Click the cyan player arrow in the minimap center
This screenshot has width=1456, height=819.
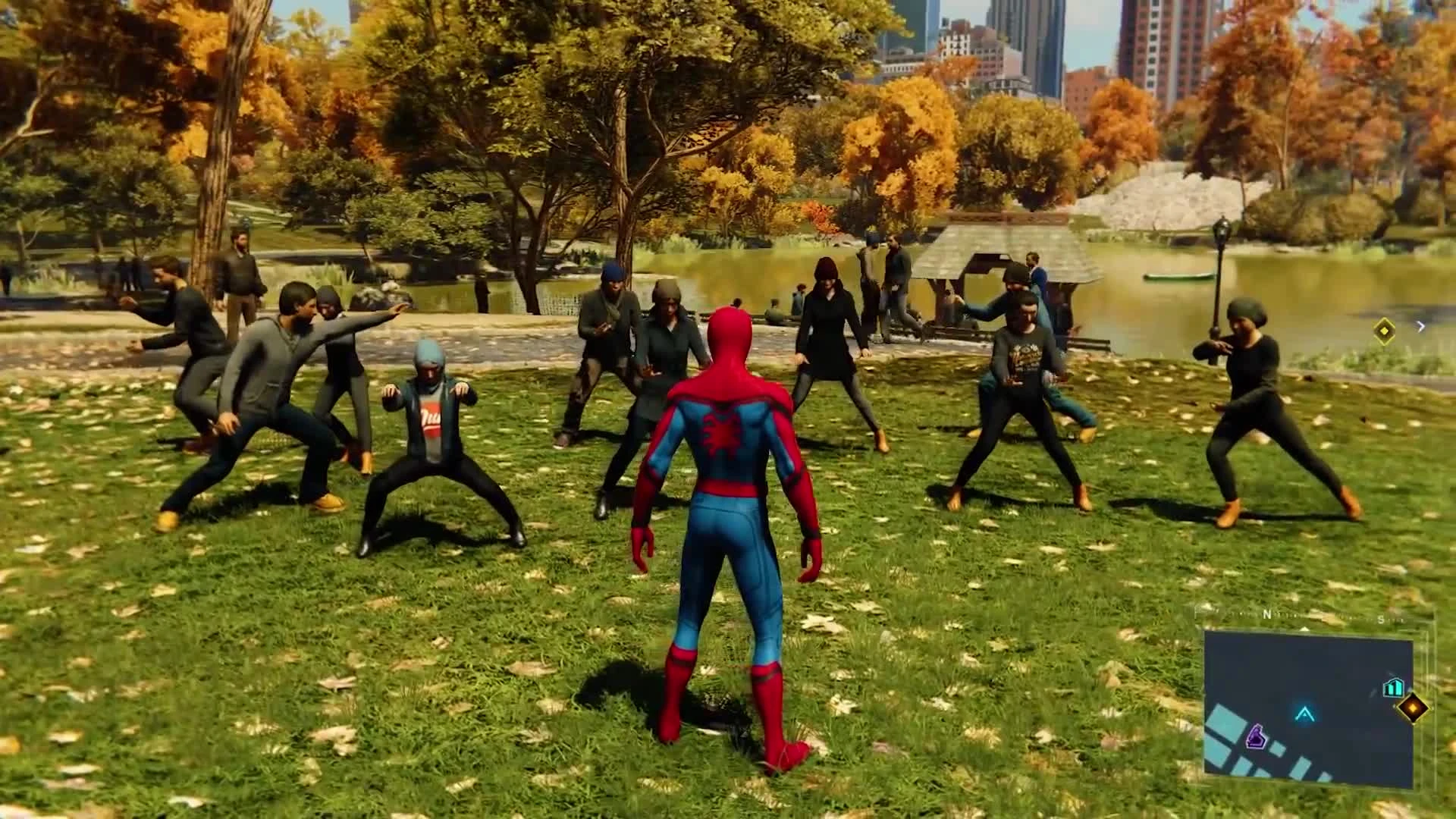click(x=1304, y=714)
